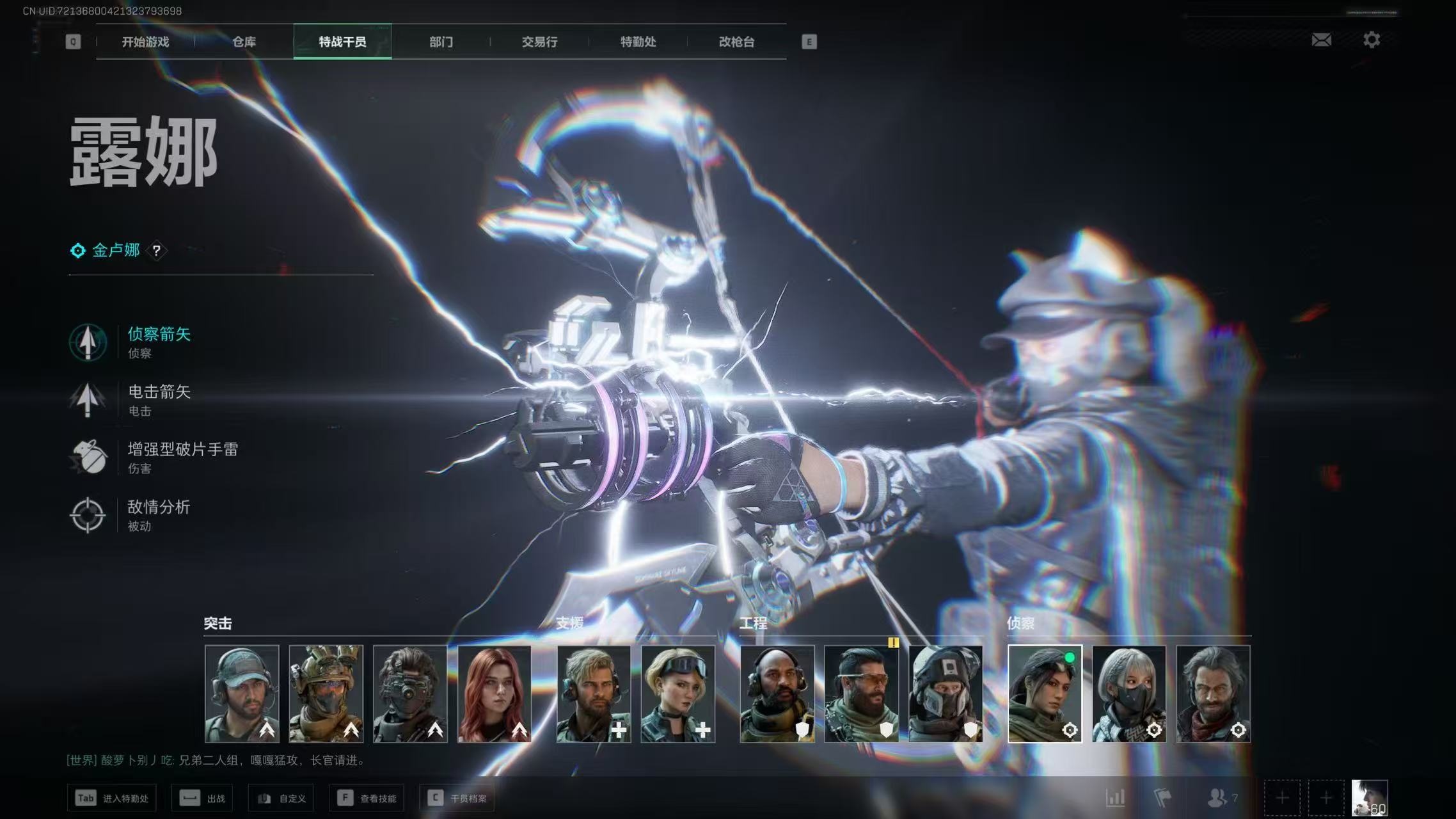Switch to the 仓库 tab
This screenshot has height=819, width=1456.
click(x=244, y=42)
